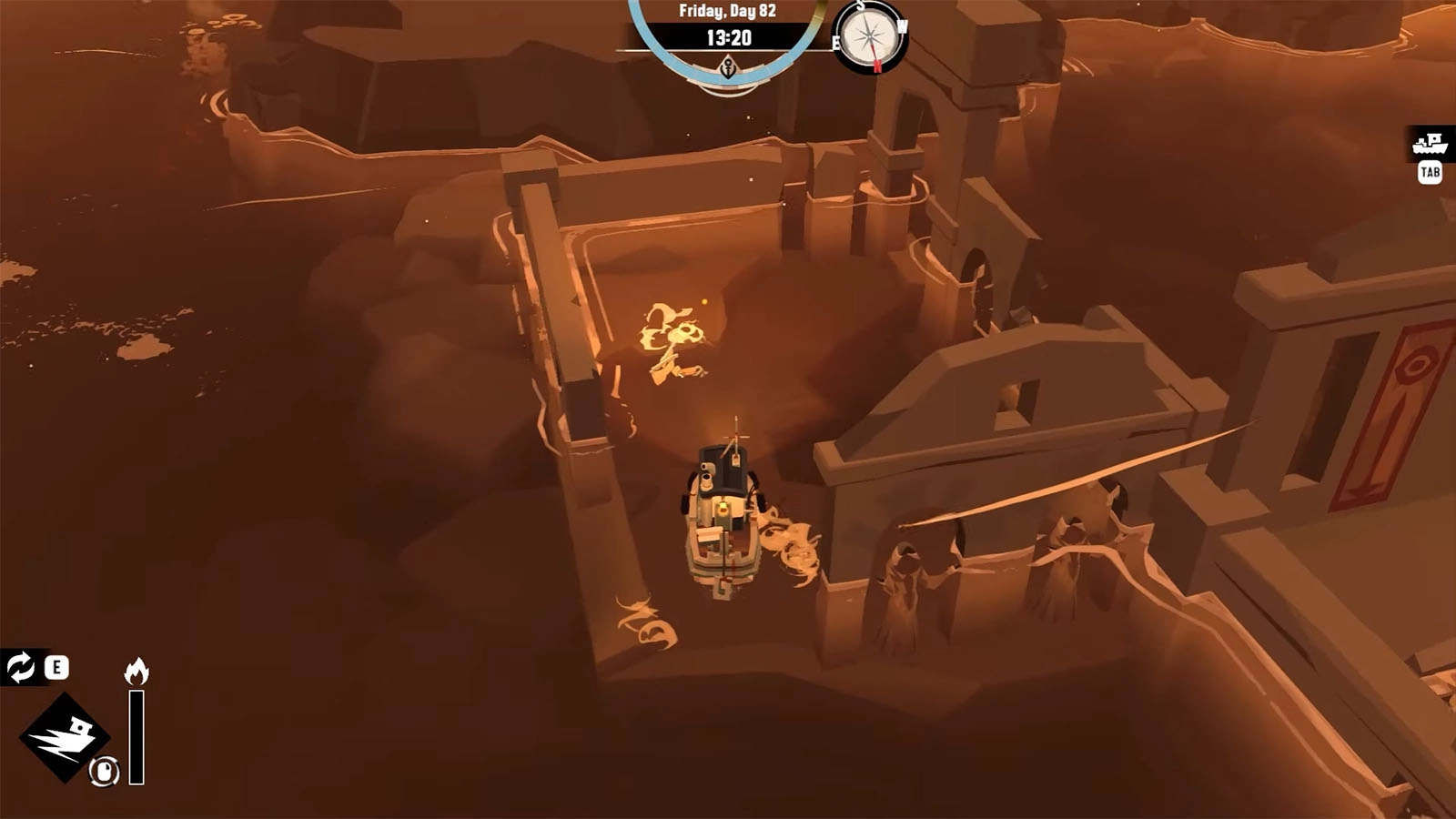Select the Friday, Day 82 label
Viewport: 1456px width, 819px height.
pyautogui.click(x=728, y=11)
